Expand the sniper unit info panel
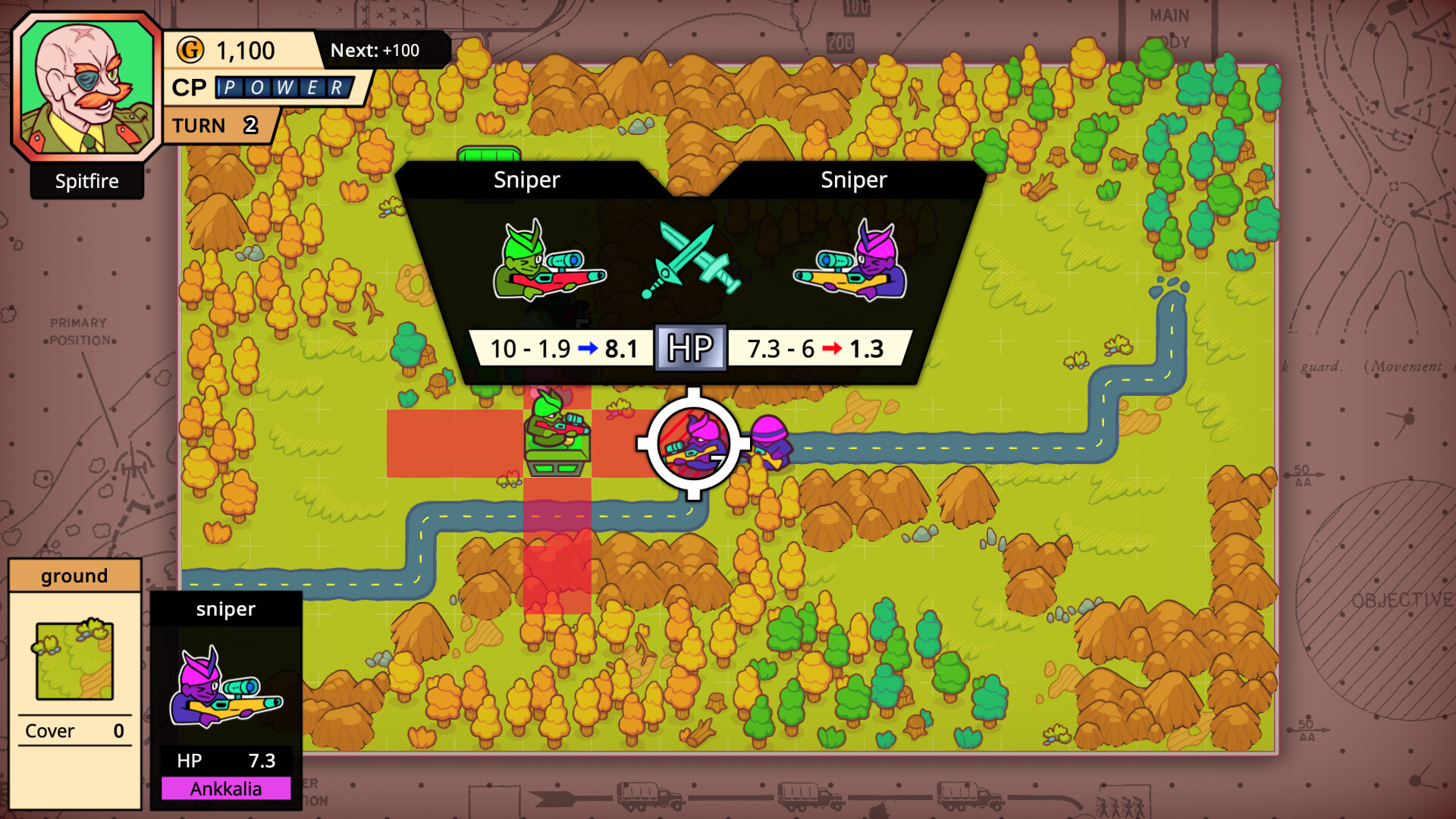The height and width of the screenshot is (819, 1456). 225,609
